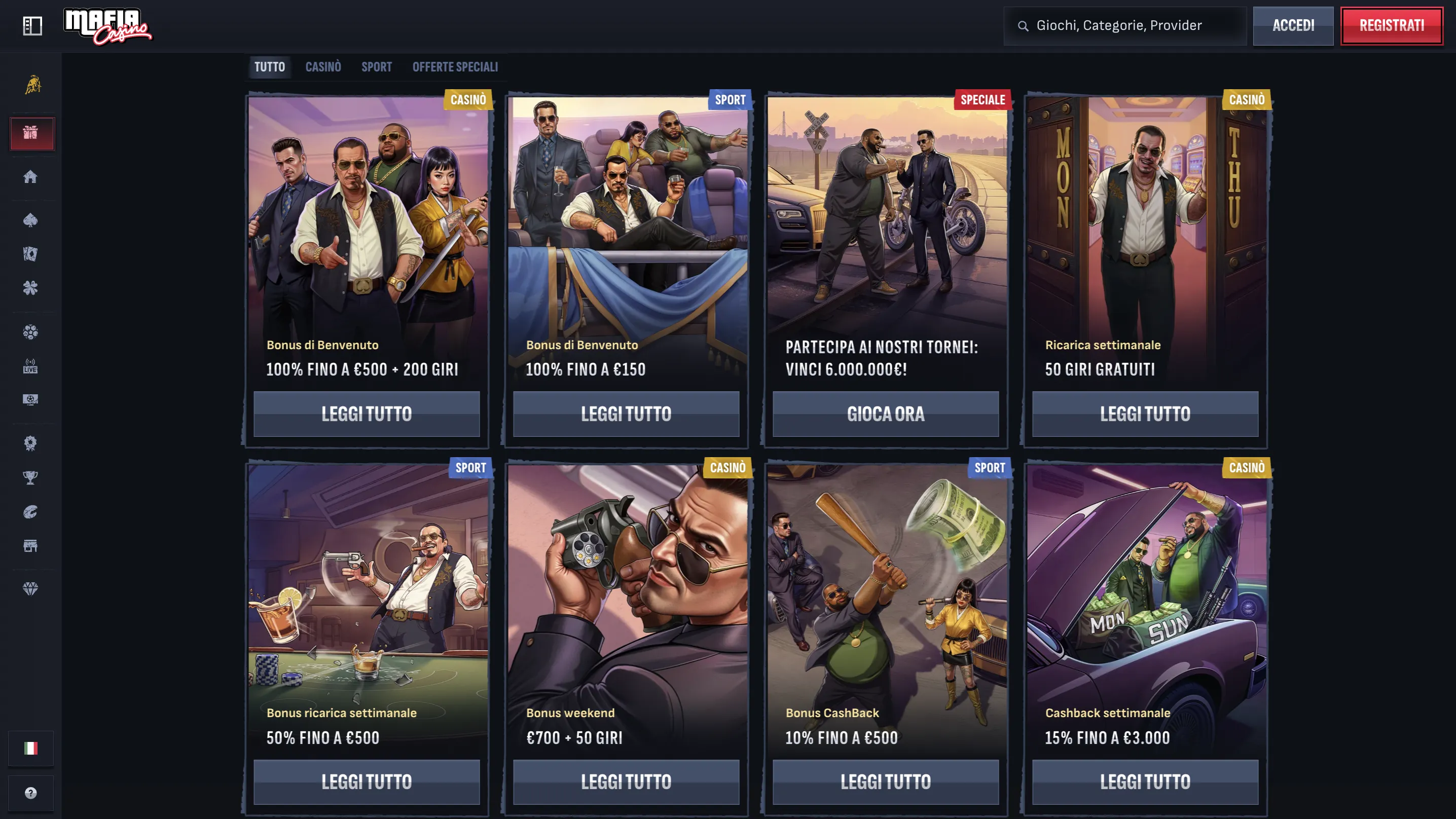Open the OFFERTE SPECIALI tab
The width and height of the screenshot is (1456, 819).
455,67
